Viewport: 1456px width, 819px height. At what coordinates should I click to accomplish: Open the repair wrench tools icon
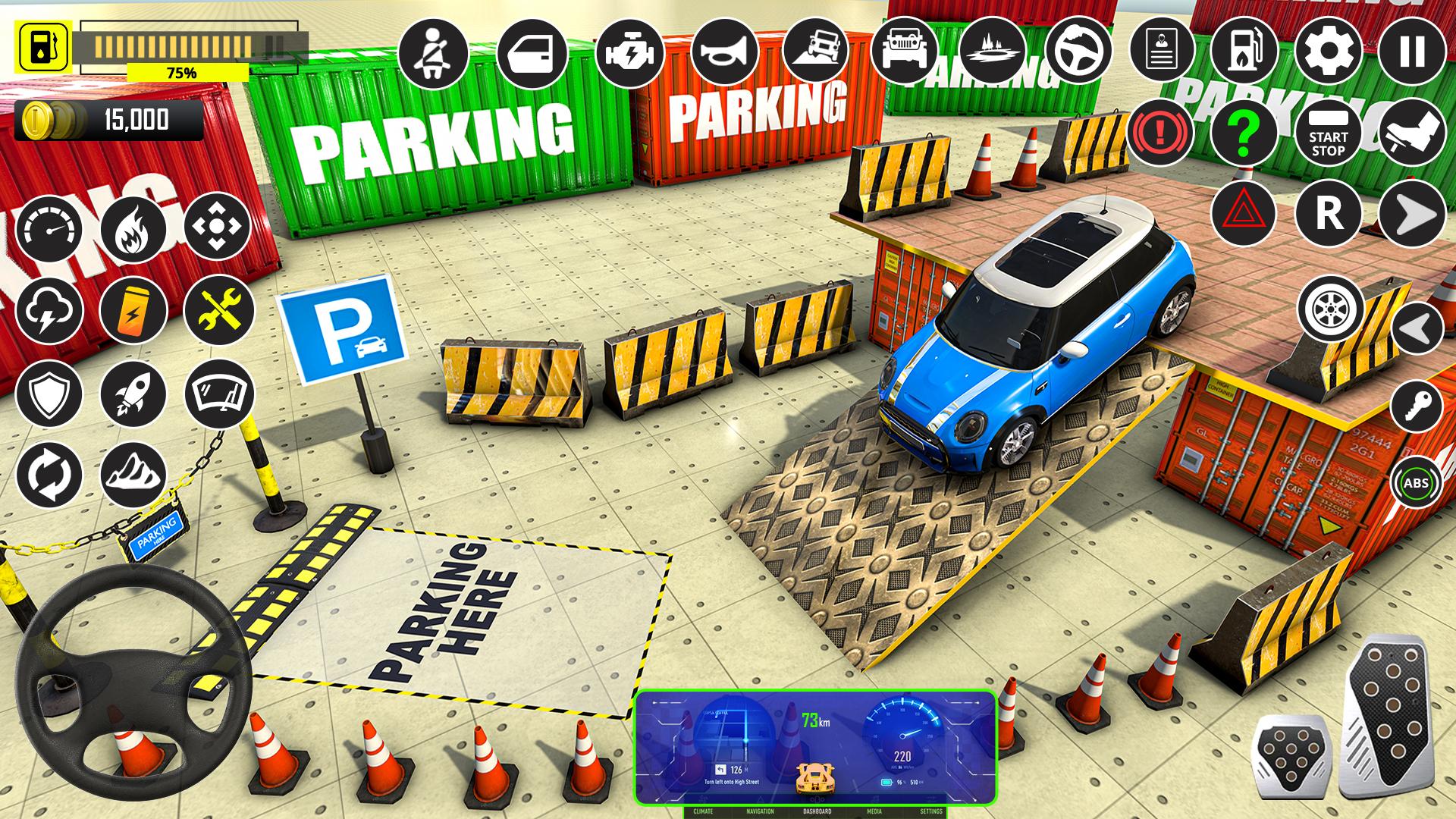coord(218,311)
